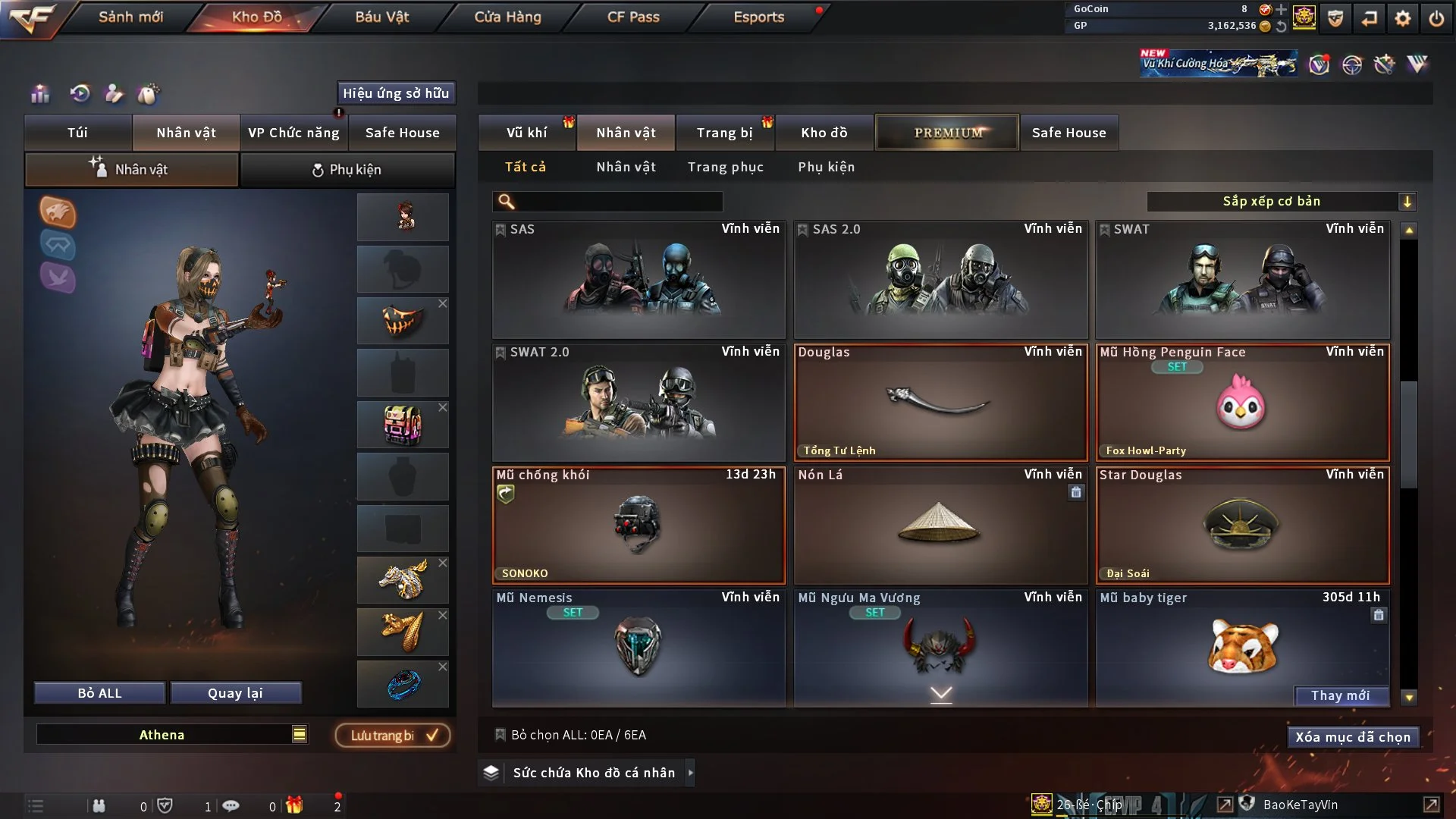Open the Cửa Hàng shop menu
This screenshot has height=819, width=1456.
(507, 17)
